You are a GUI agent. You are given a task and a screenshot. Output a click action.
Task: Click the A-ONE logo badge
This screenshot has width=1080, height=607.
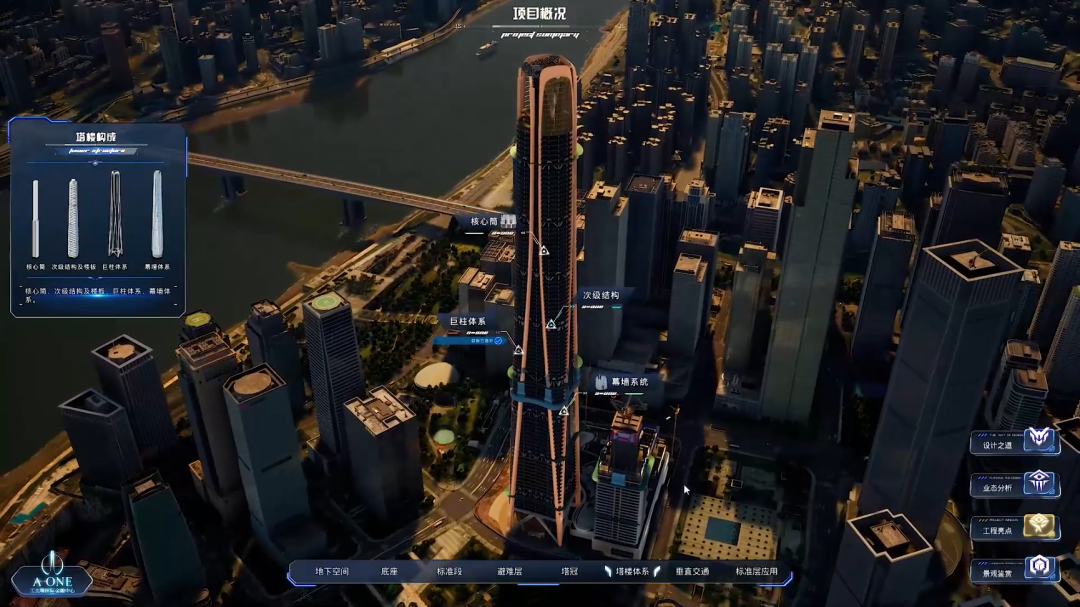pos(52,580)
